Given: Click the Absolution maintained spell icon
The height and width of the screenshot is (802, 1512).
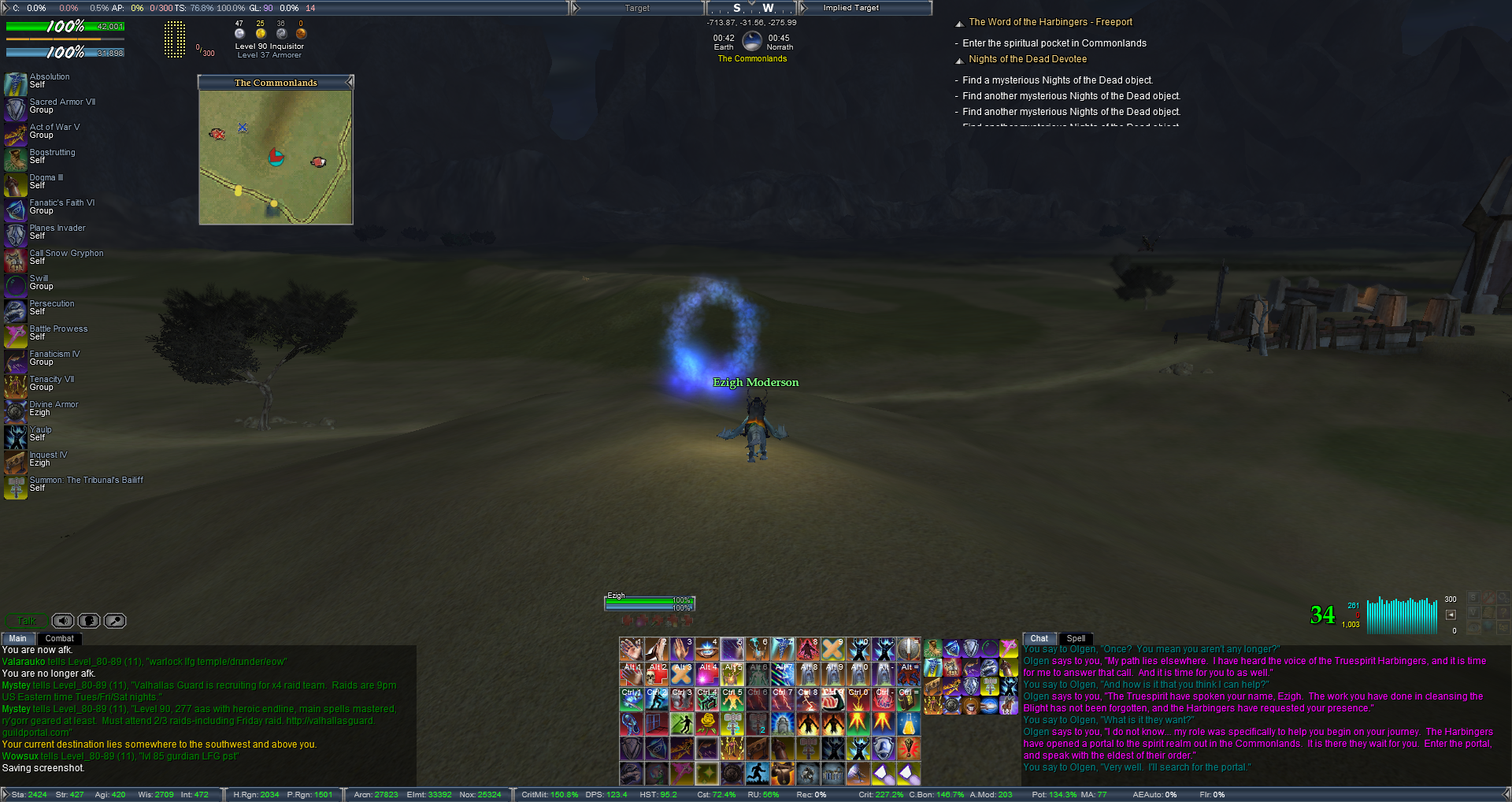Looking at the screenshot, I should tap(16, 84).
